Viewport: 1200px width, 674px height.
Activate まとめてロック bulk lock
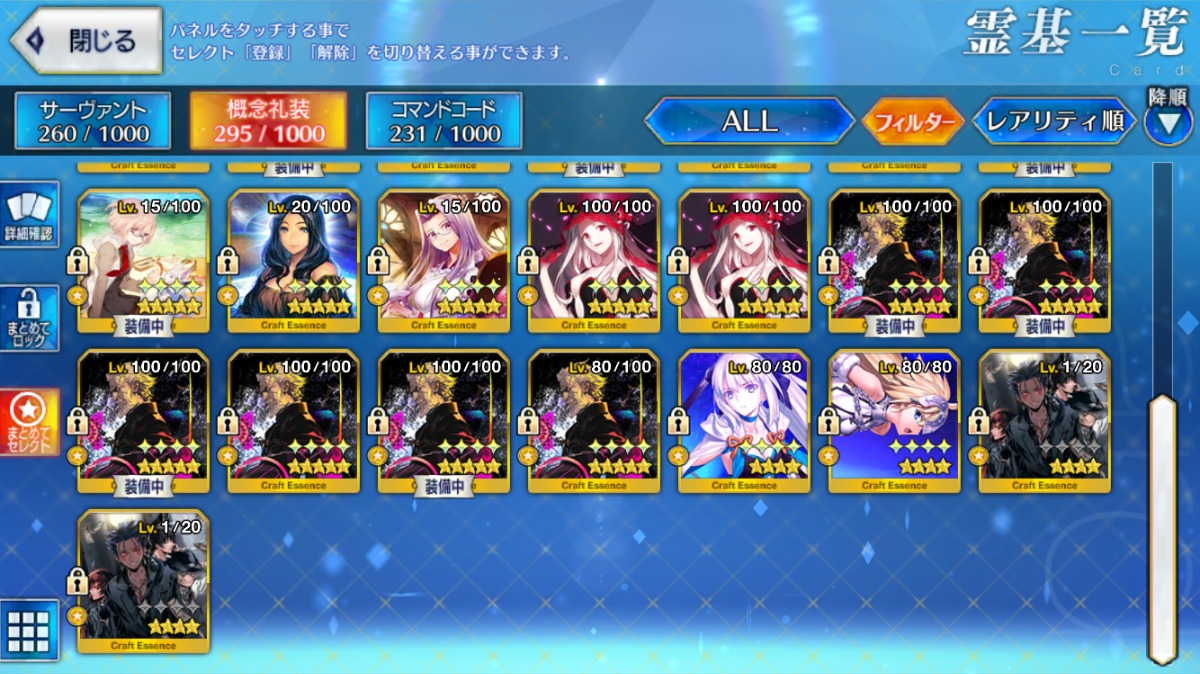tap(29, 319)
